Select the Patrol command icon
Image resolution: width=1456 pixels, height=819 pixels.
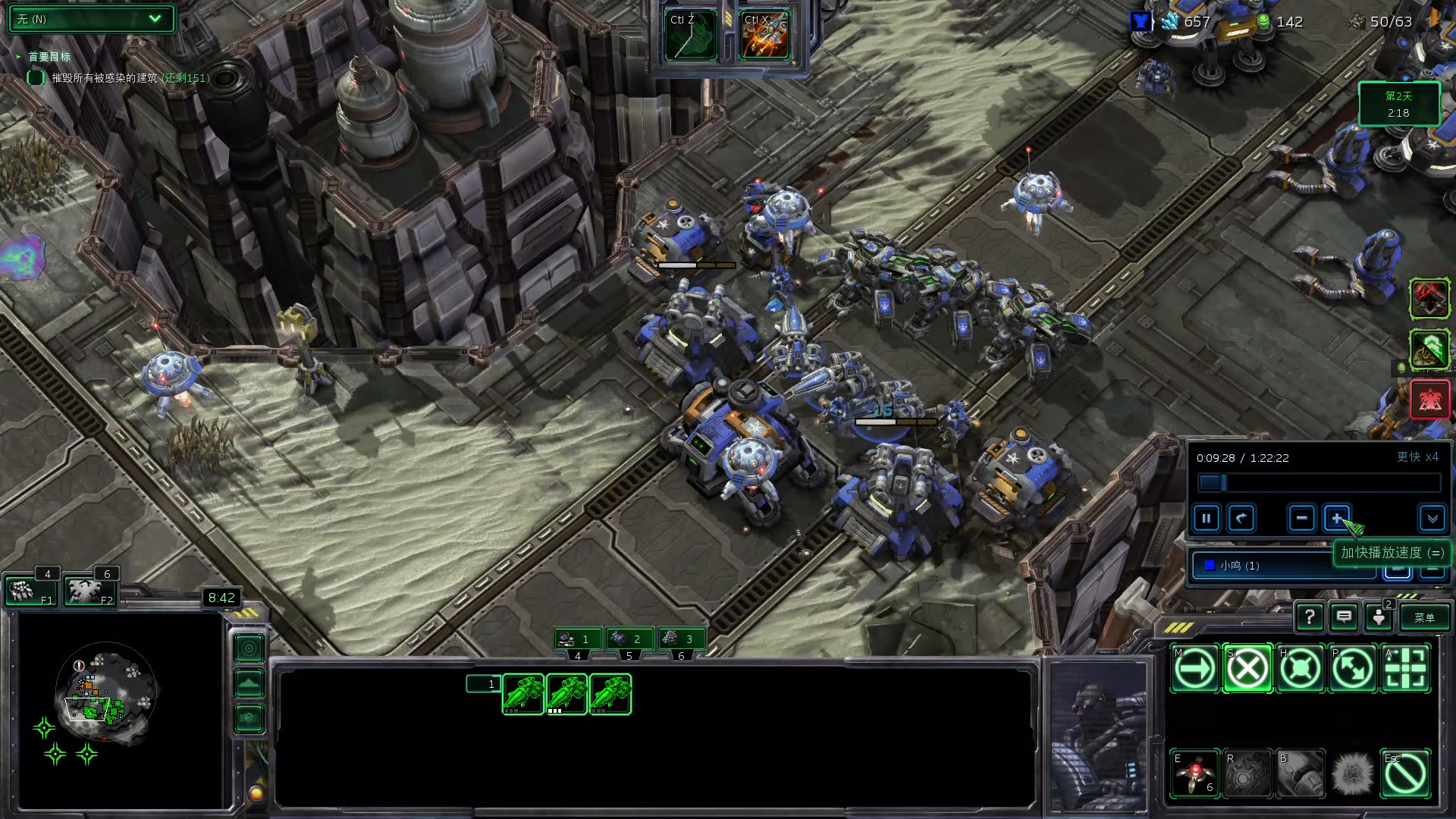click(x=1353, y=669)
